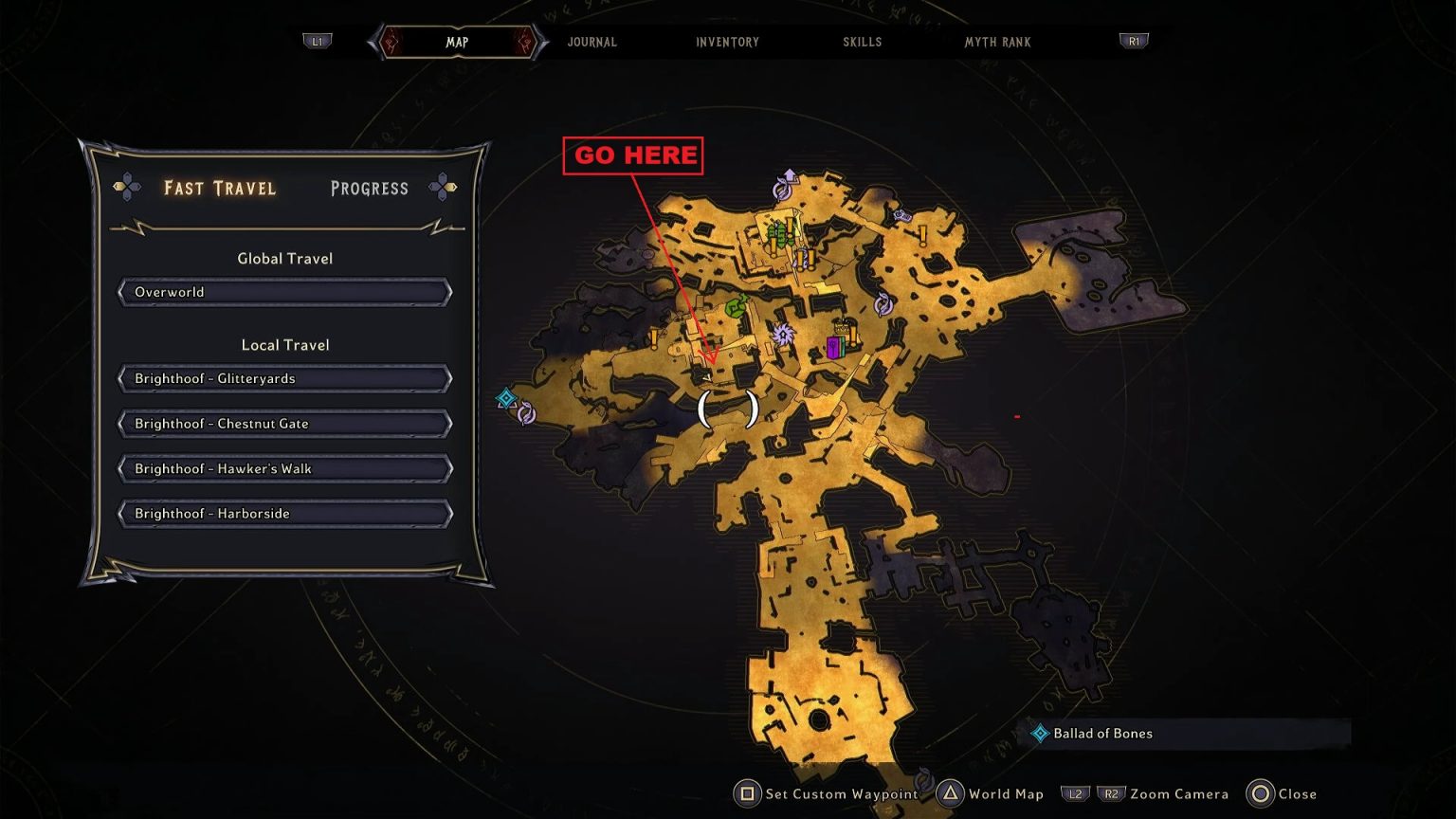This screenshot has height=819, width=1456.
Task: Click the teal fast travel diamond on the map's left edge
Action: [x=506, y=398]
